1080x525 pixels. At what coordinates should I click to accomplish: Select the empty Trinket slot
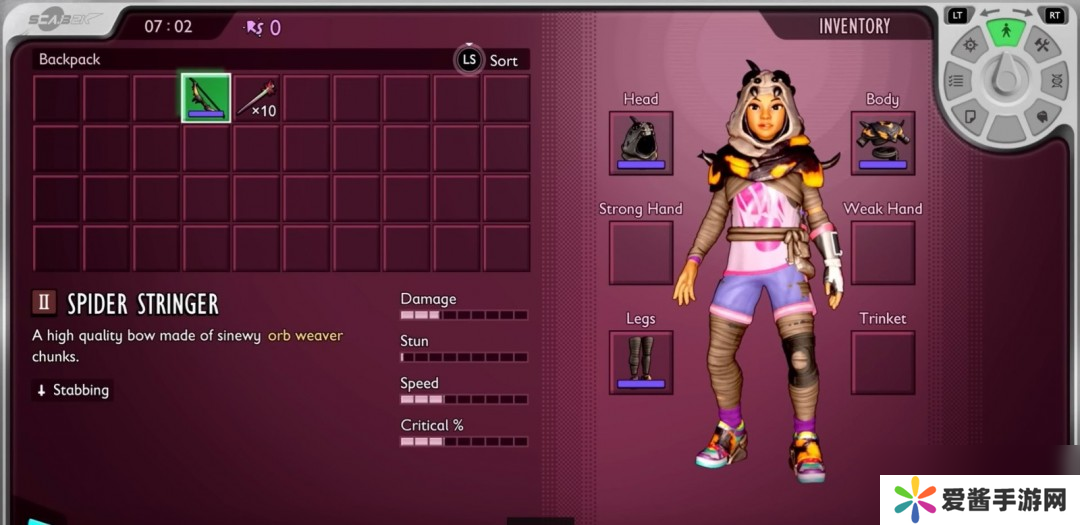click(x=883, y=362)
